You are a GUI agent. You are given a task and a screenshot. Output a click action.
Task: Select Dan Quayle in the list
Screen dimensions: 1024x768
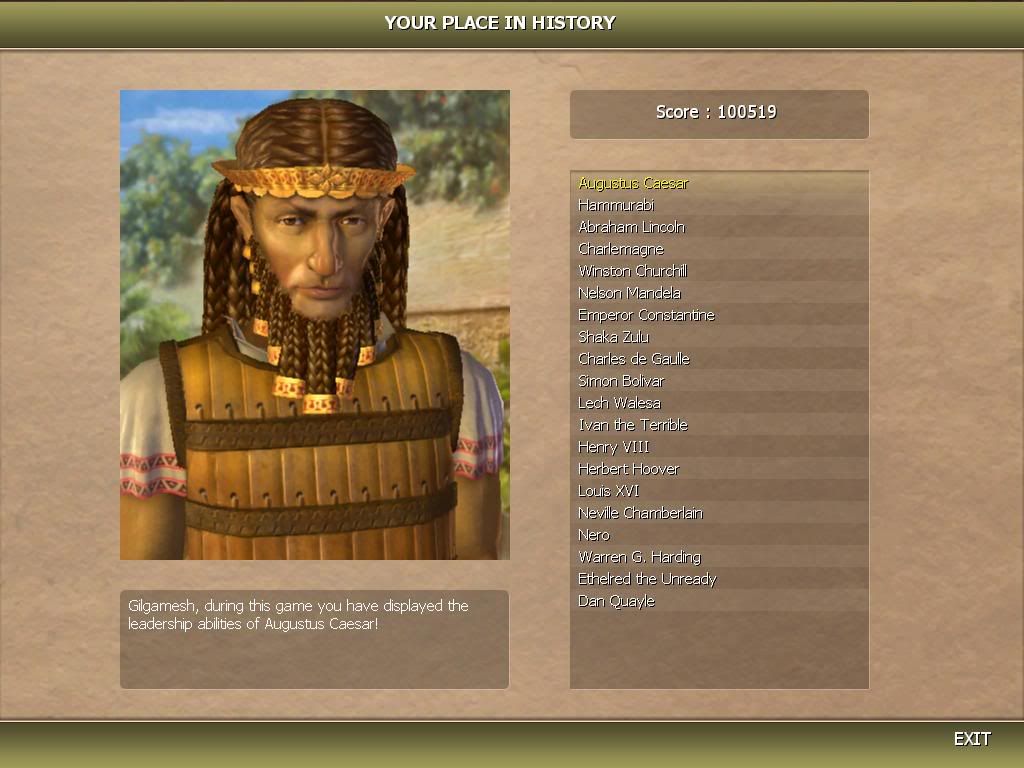click(616, 601)
